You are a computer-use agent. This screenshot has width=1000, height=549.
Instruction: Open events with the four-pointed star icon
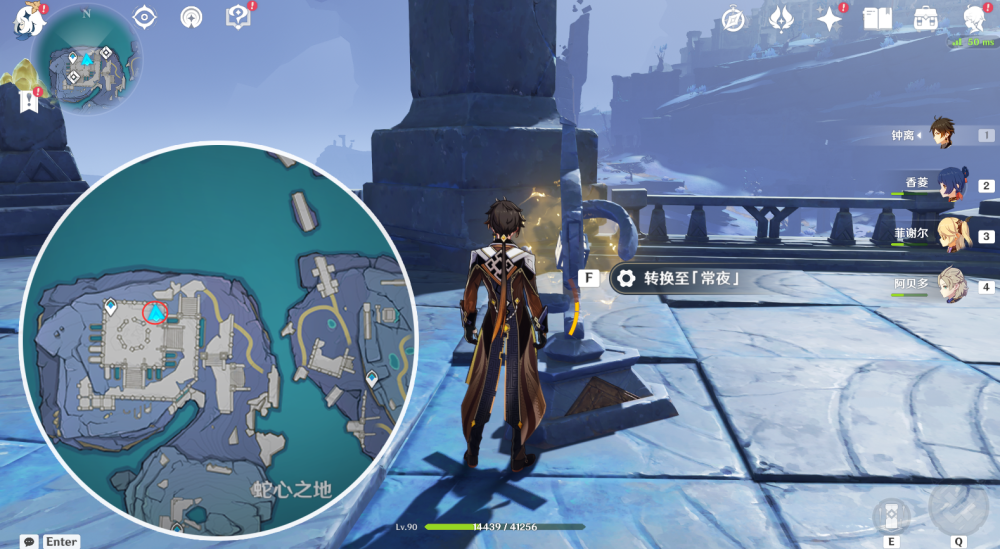[x=828, y=19]
